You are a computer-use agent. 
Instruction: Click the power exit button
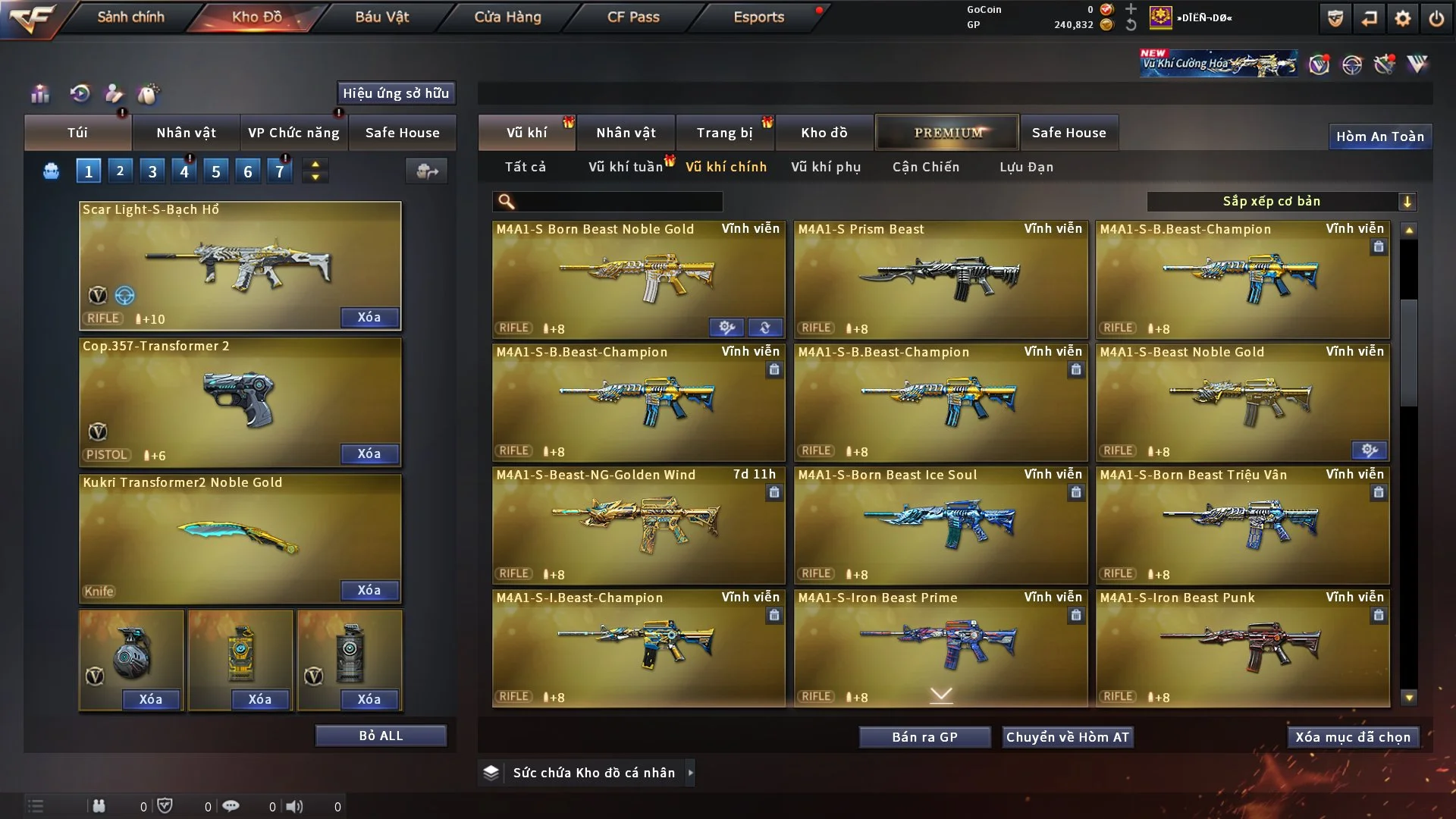1436,18
